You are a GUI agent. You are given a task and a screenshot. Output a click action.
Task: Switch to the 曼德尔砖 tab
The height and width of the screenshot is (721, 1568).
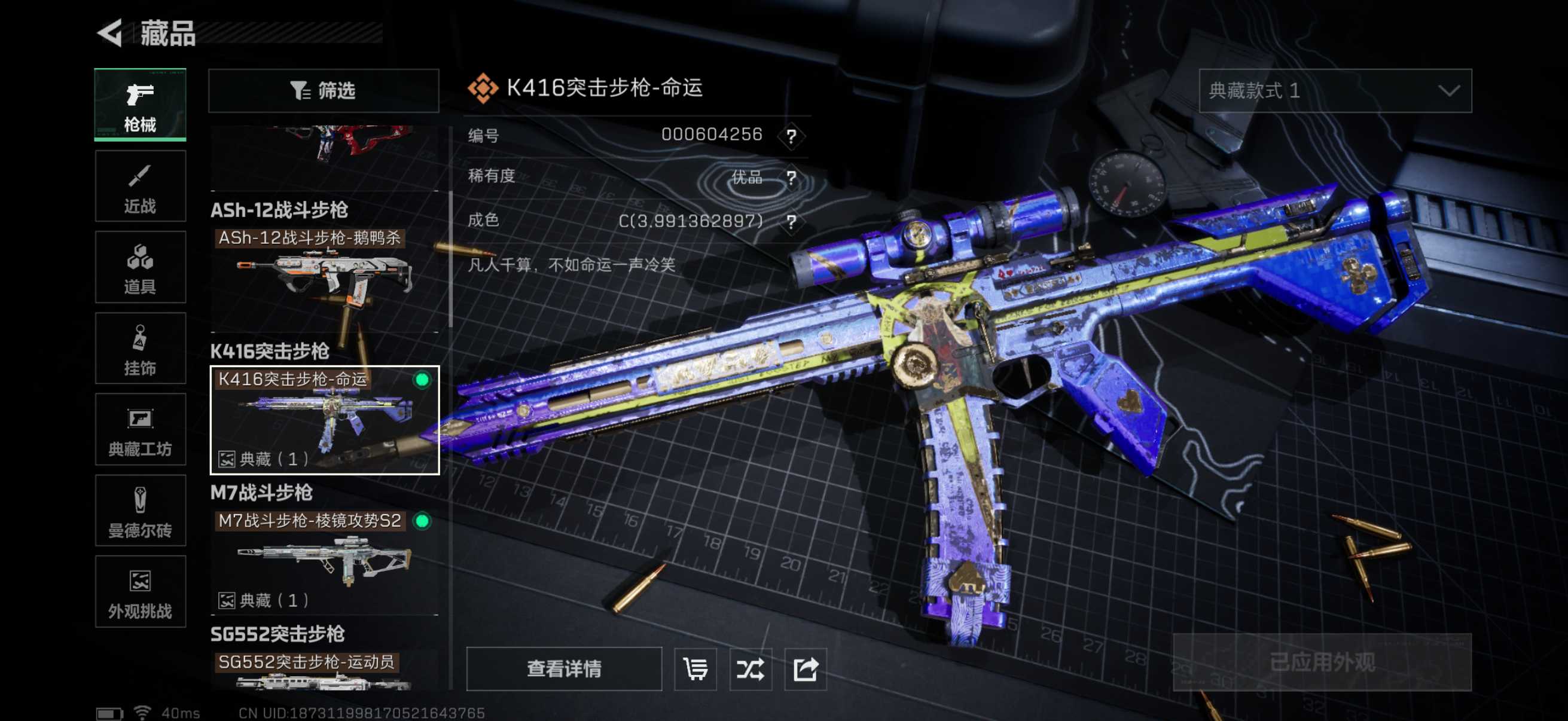(x=140, y=511)
